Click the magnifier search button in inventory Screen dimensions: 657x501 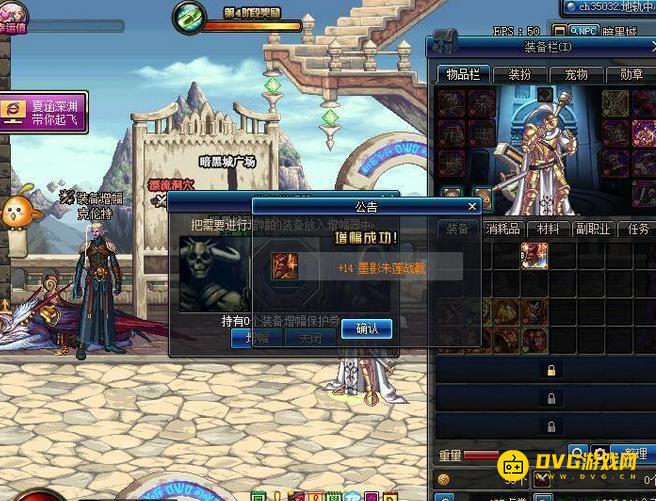tap(578, 454)
